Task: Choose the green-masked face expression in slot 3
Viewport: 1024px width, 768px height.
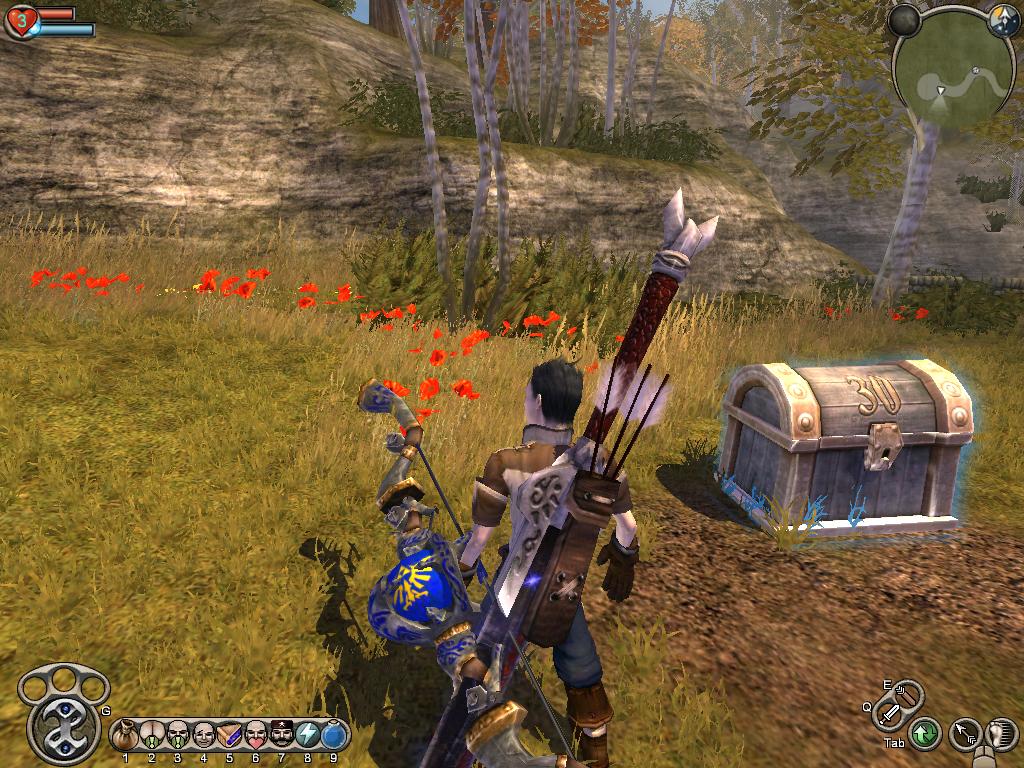Action: [x=177, y=735]
